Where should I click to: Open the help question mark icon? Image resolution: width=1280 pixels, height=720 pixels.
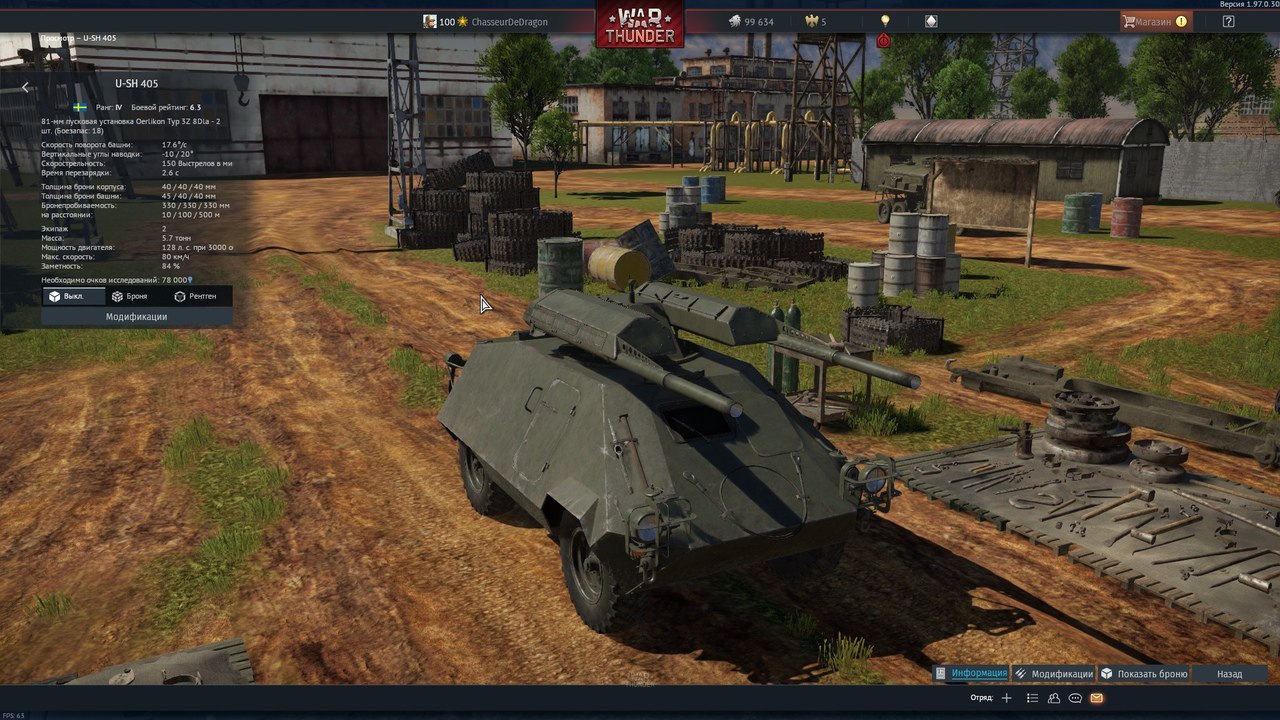click(1228, 21)
